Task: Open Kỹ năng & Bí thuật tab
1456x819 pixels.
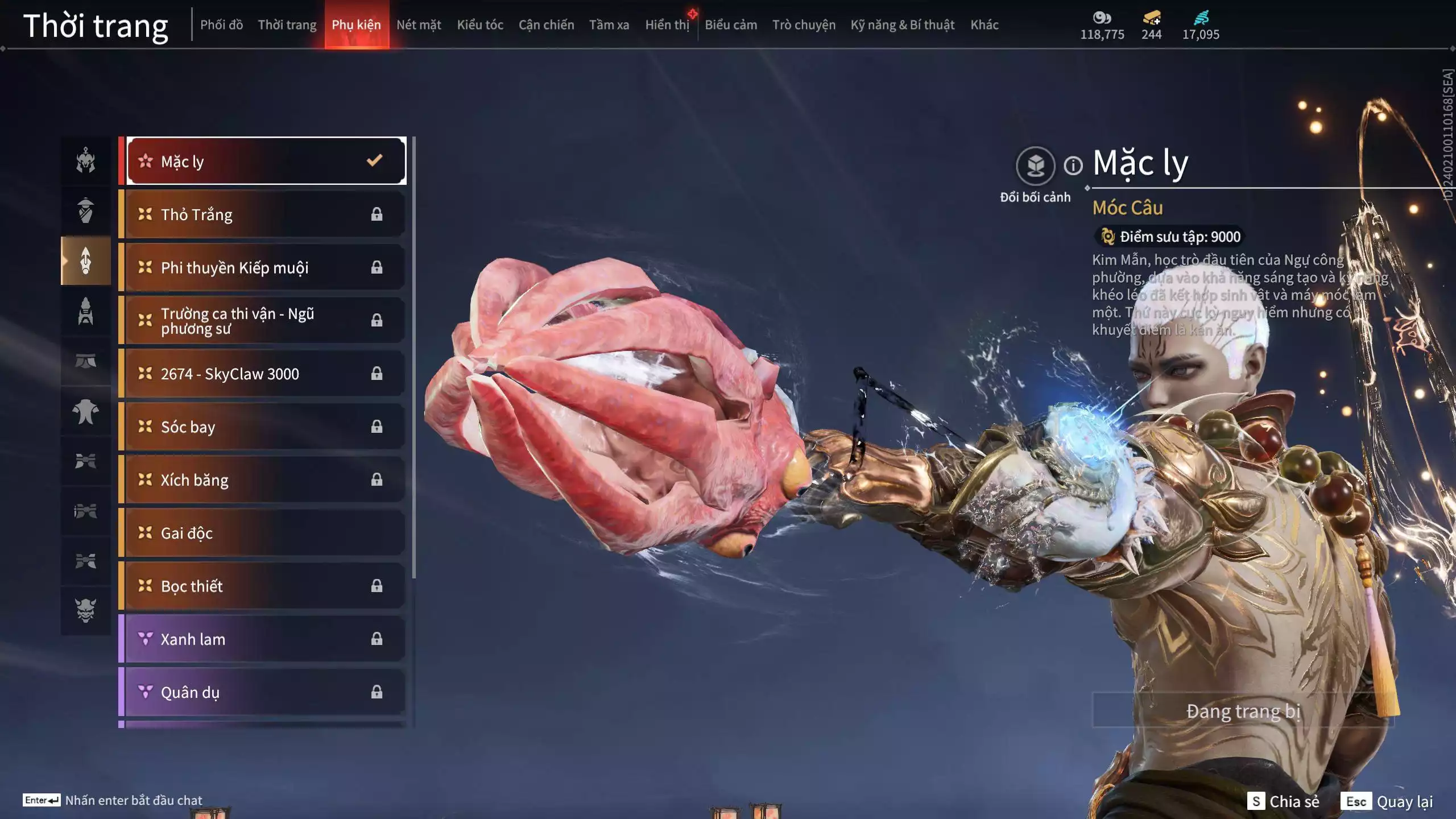Action: [902, 25]
